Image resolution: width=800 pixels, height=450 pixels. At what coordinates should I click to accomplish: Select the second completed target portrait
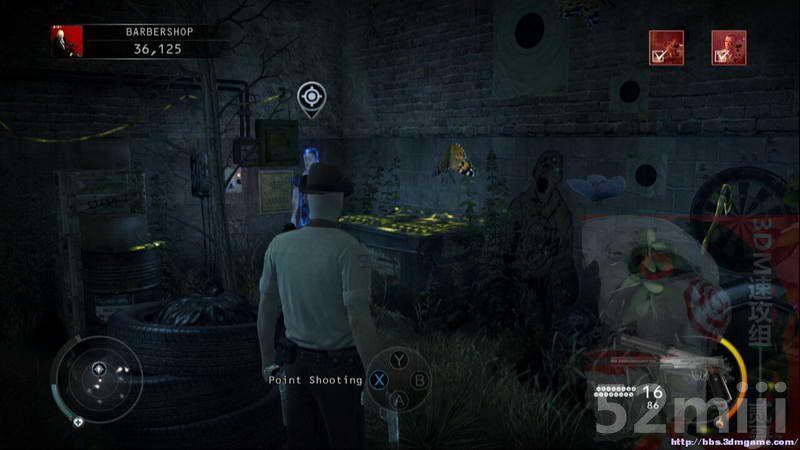(728, 47)
